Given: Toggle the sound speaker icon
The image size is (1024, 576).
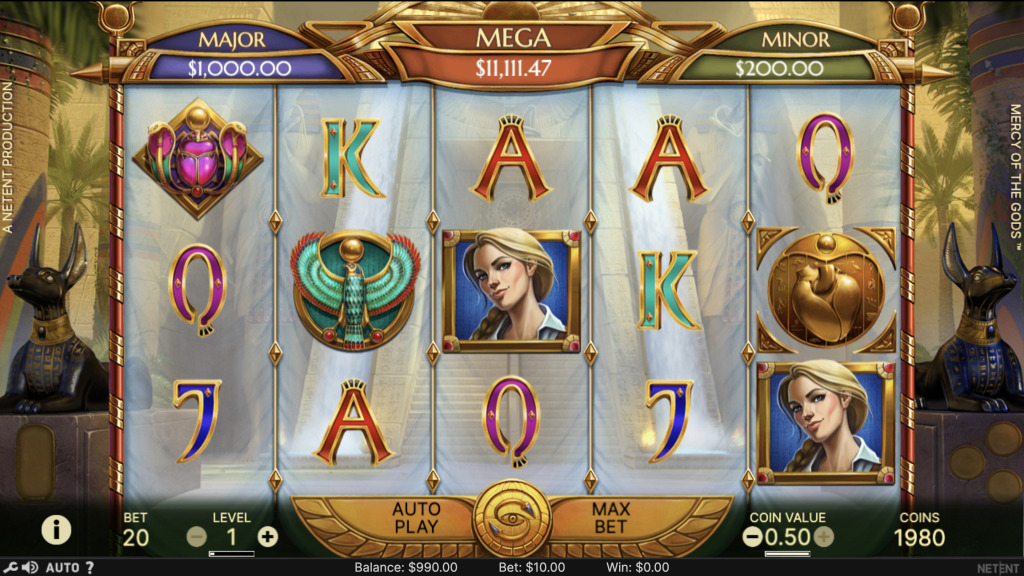Looking at the screenshot, I should (30, 568).
